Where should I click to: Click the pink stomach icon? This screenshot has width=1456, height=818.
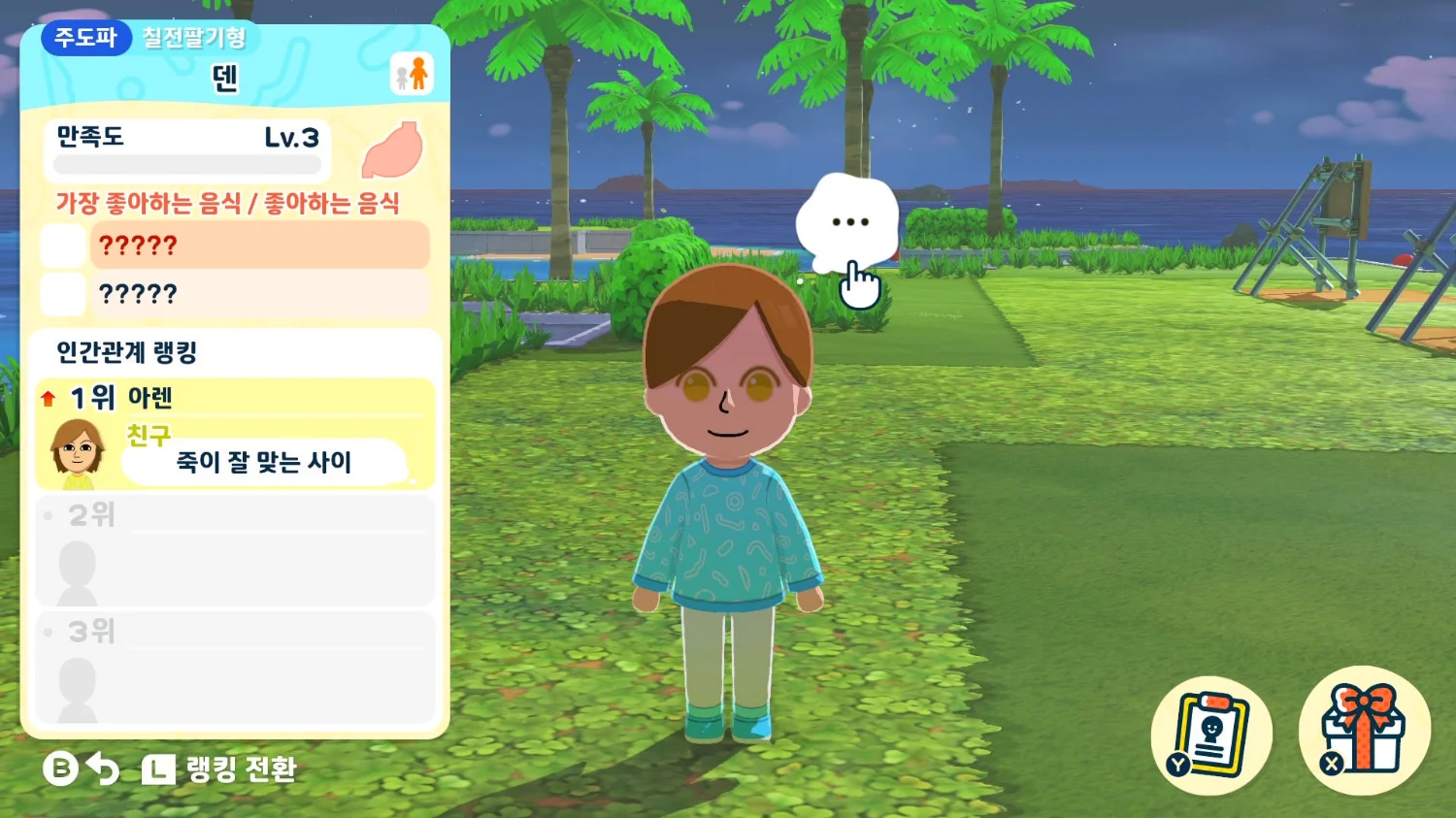[x=393, y=150]
